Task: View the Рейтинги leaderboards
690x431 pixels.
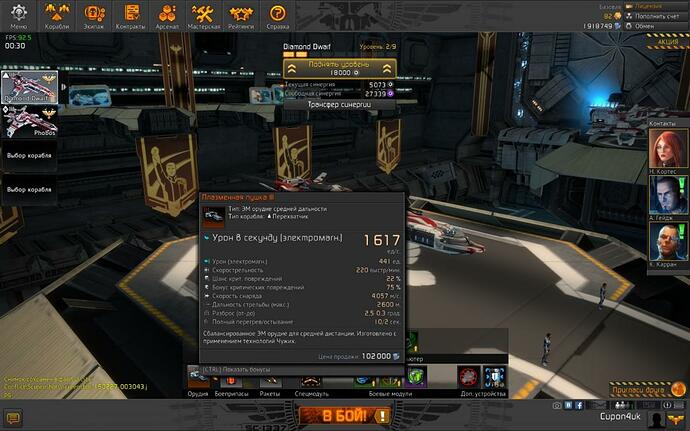Action: [241, 16]
